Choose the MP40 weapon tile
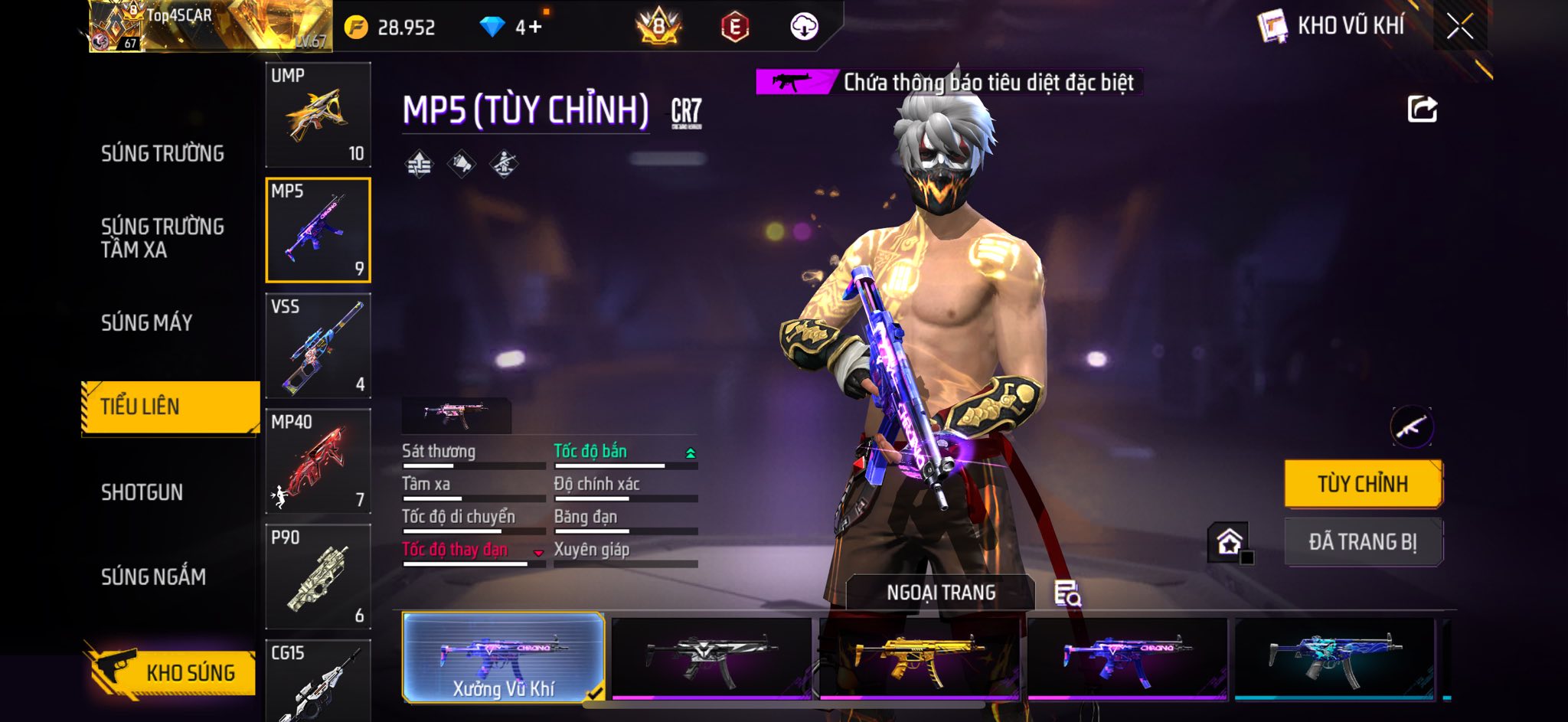This screenshot has width=1568, height=722. tap(318, 462)
